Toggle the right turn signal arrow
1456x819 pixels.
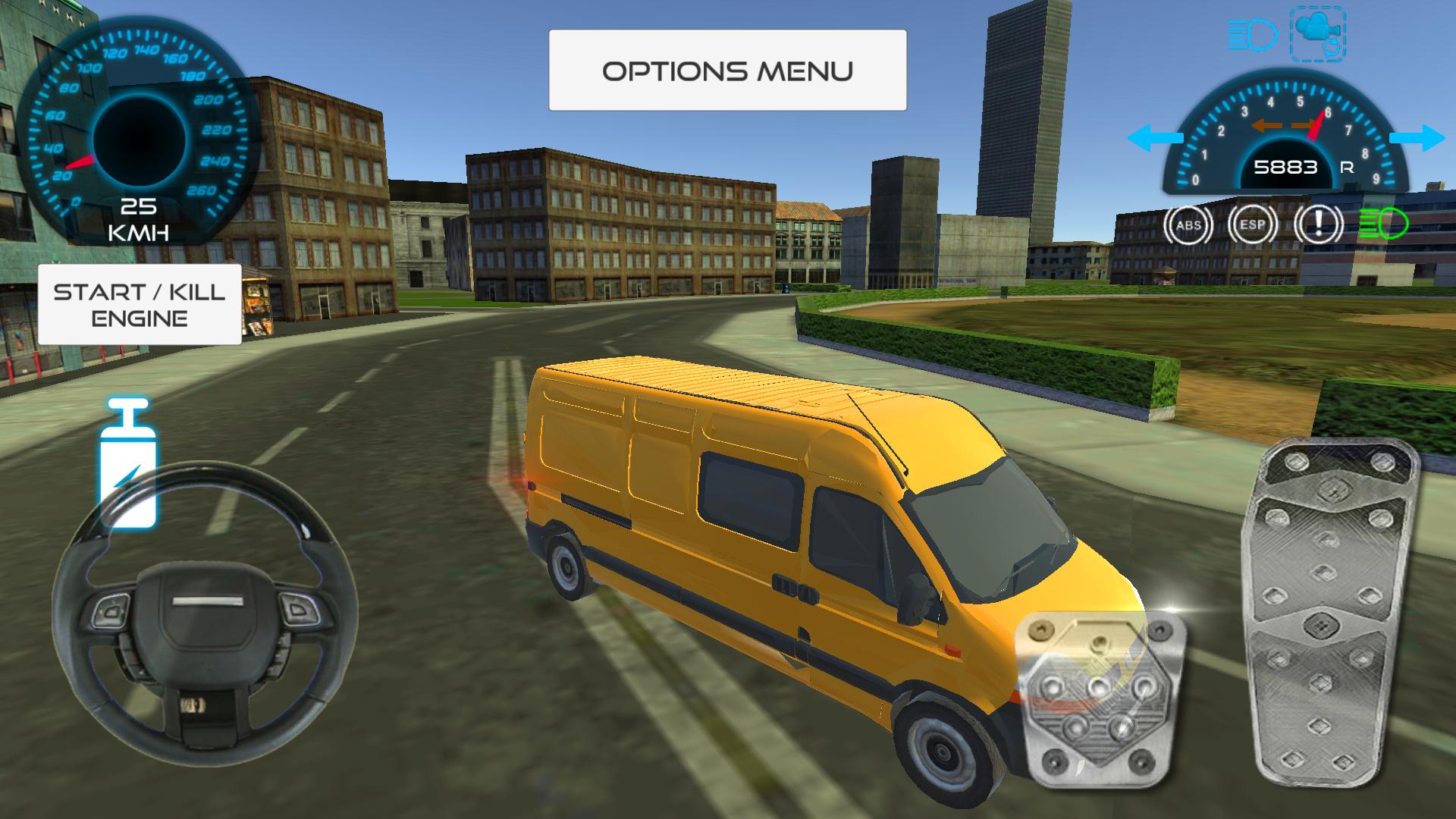pos(1417,136)
